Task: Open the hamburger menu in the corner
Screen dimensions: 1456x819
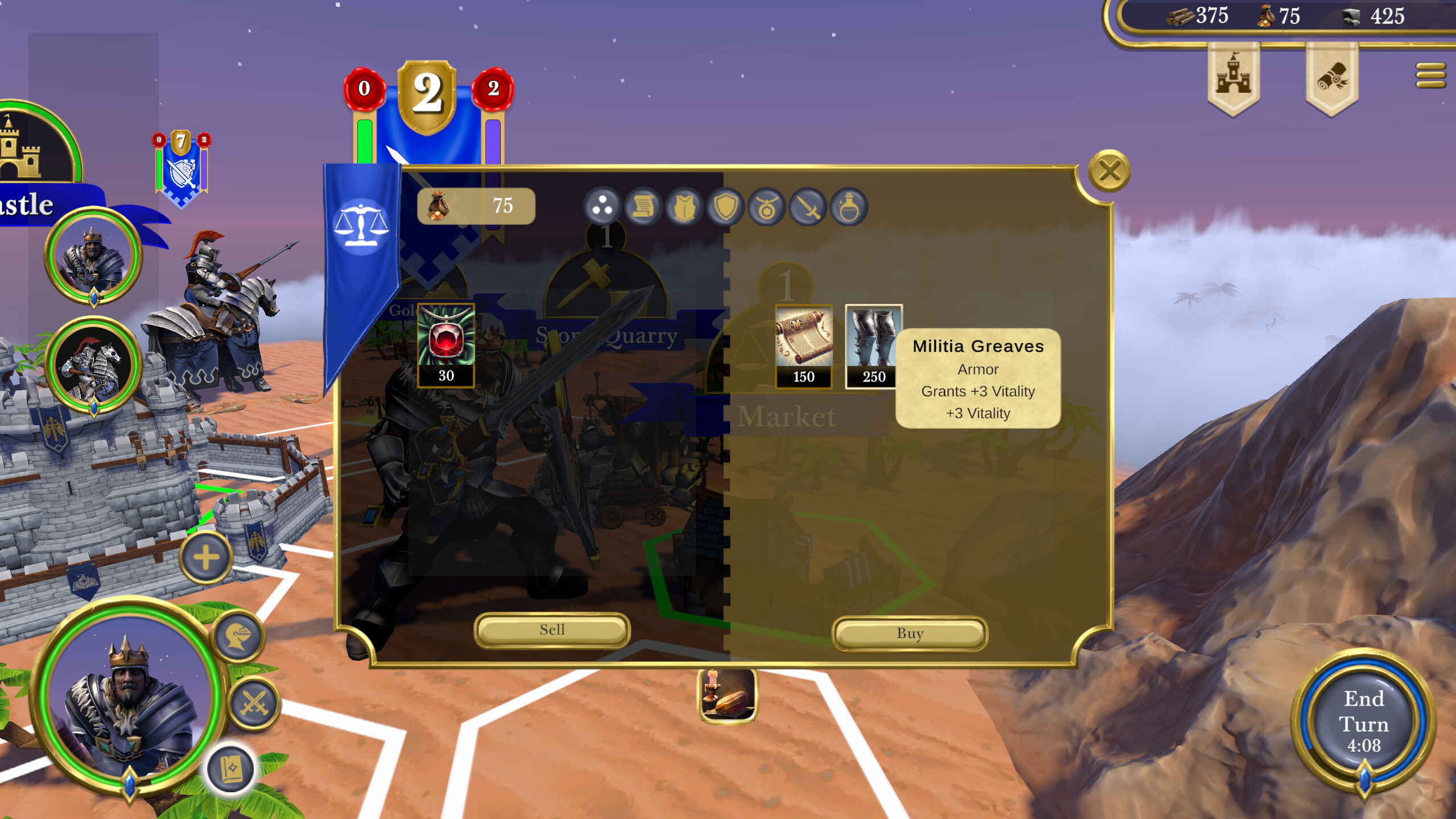Action: (1429, 76)
